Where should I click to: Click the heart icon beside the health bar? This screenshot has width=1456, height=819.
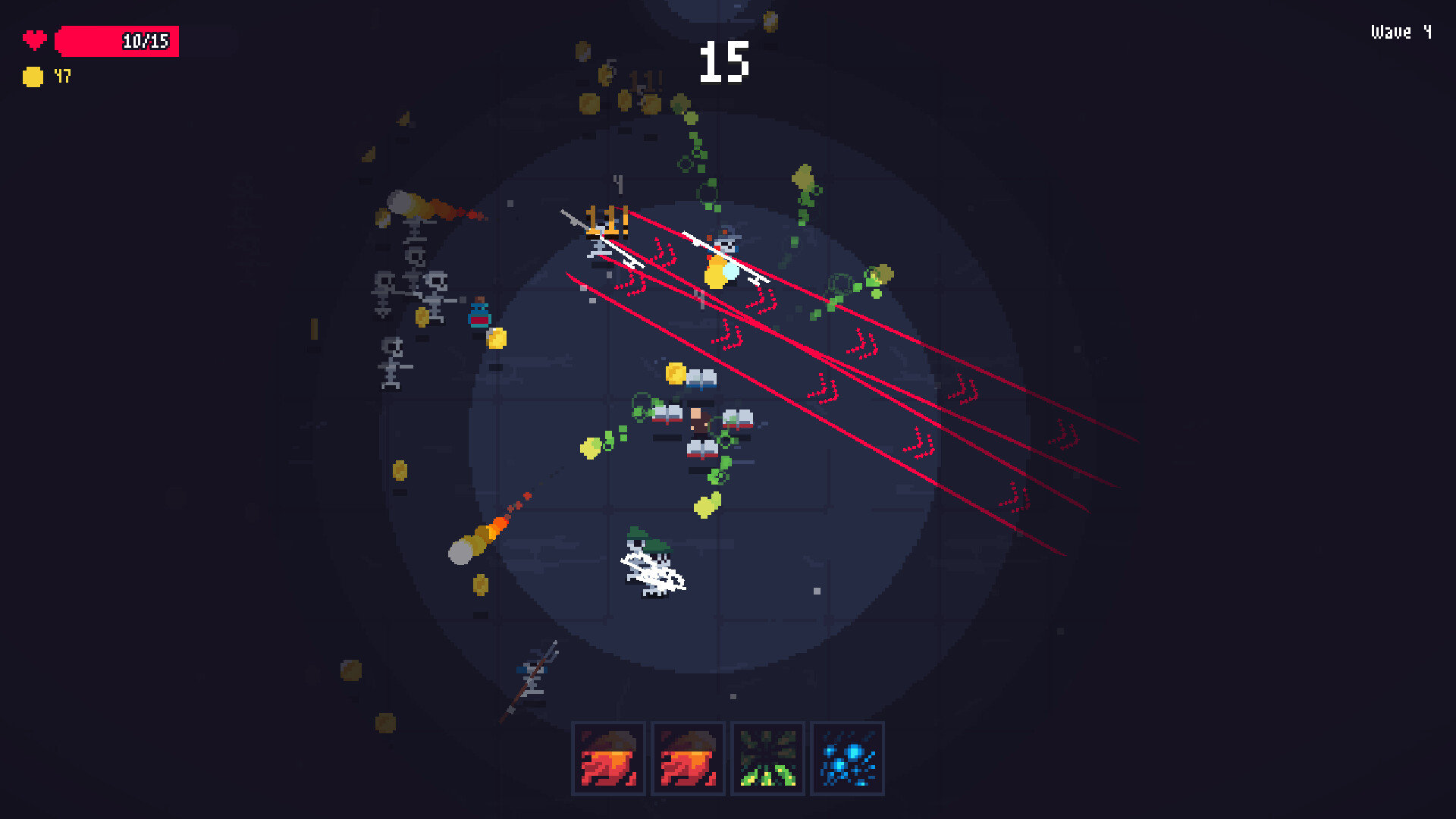(x=33, y=40)
